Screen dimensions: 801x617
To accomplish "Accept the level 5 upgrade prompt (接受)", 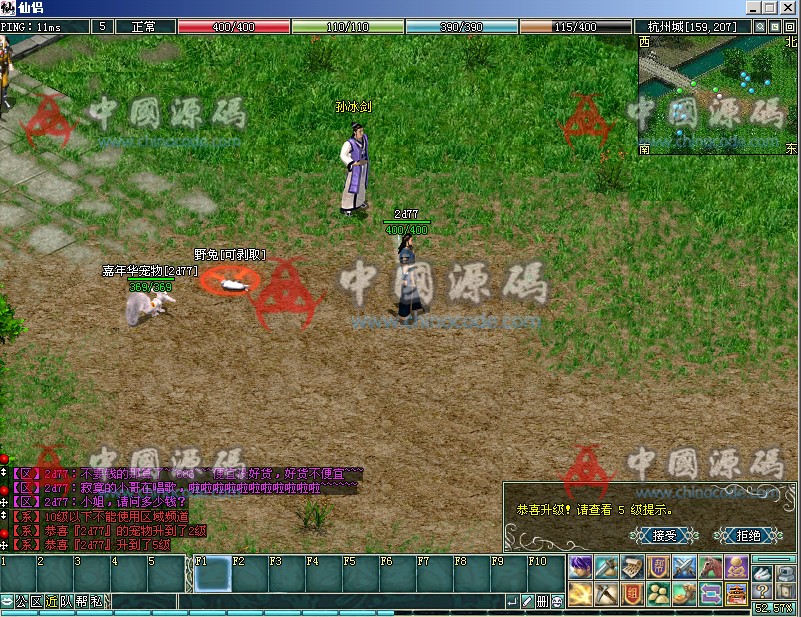I will [x=663, y=535].
